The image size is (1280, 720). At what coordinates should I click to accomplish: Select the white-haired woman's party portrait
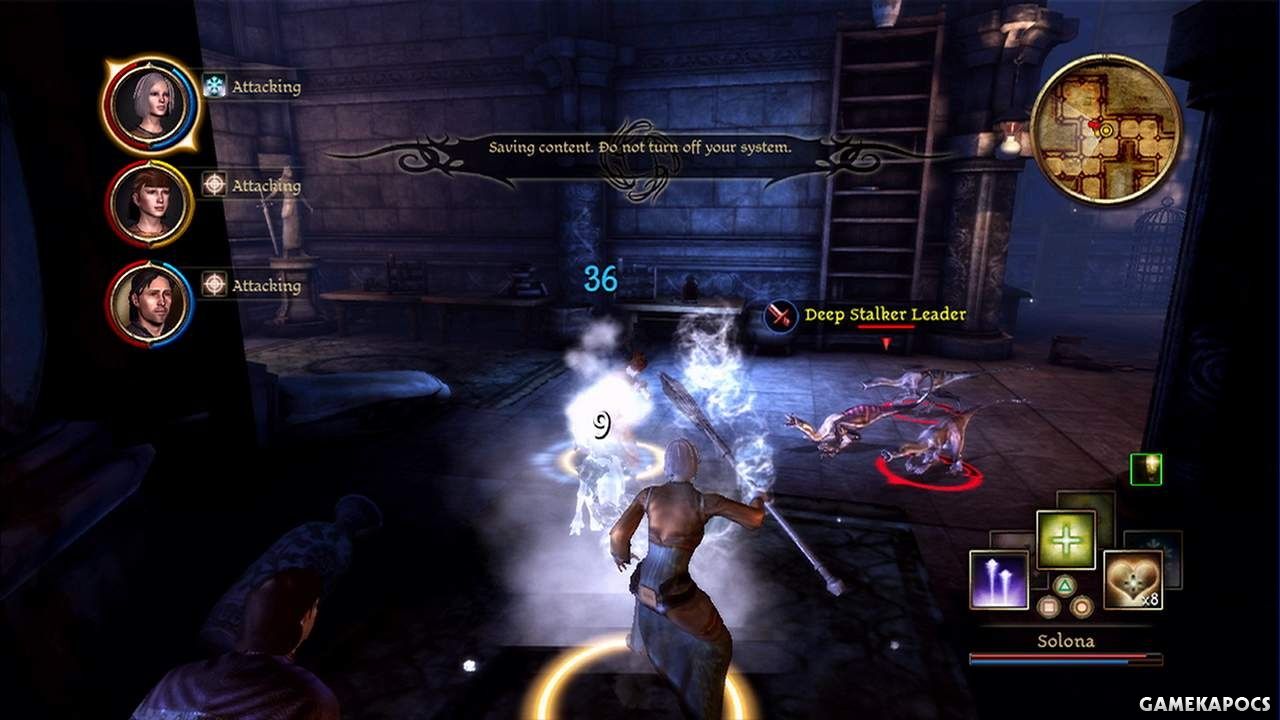[x=151, y=104]
